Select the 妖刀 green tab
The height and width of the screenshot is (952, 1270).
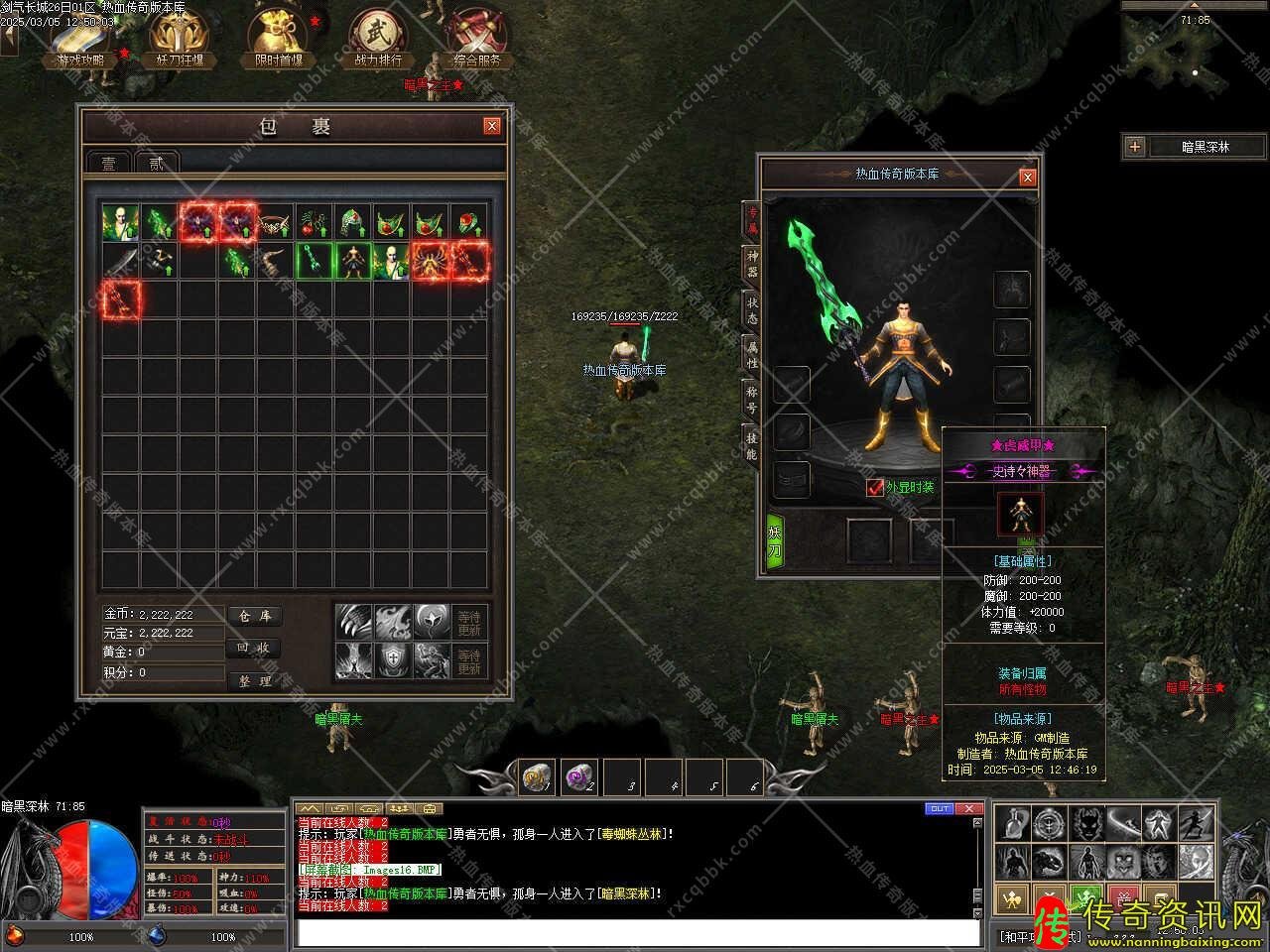click(775, 541)
